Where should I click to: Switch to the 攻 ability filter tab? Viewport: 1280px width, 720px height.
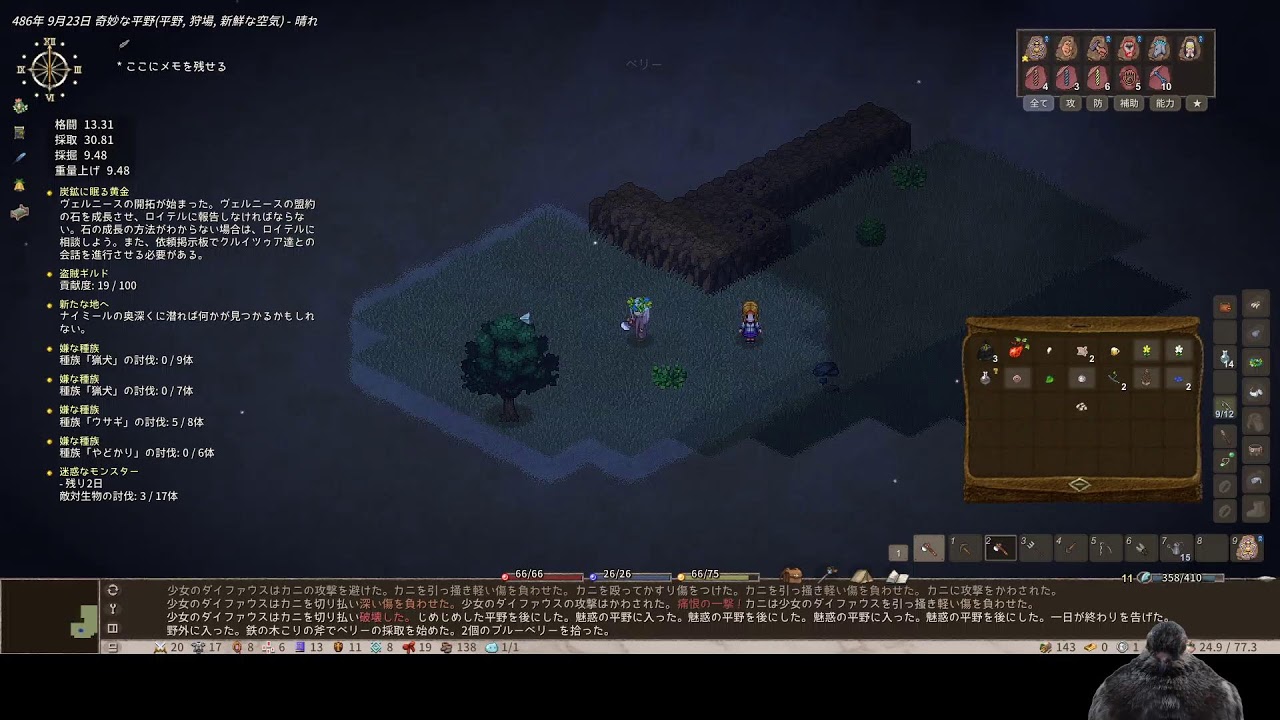tap(1071, 103)
